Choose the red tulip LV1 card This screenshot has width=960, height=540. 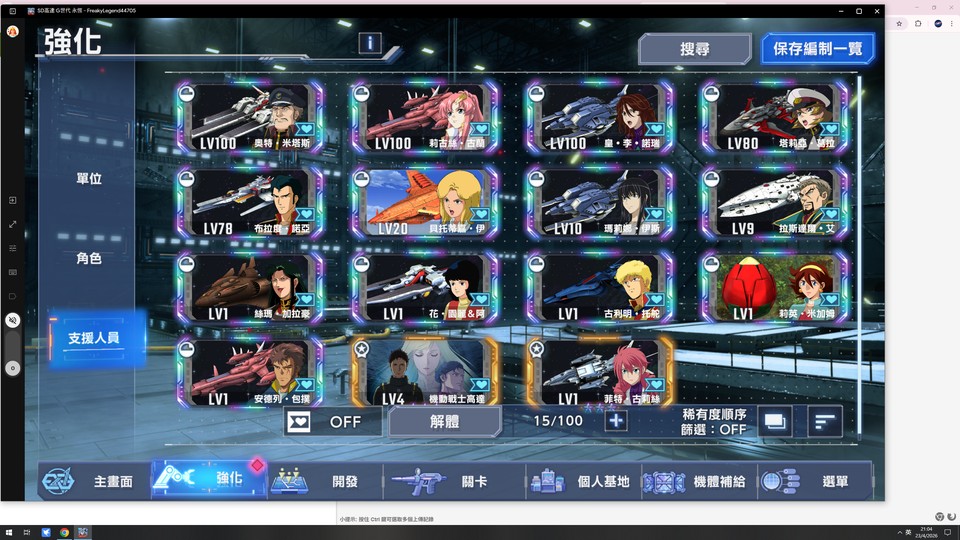tap(773, 288)
